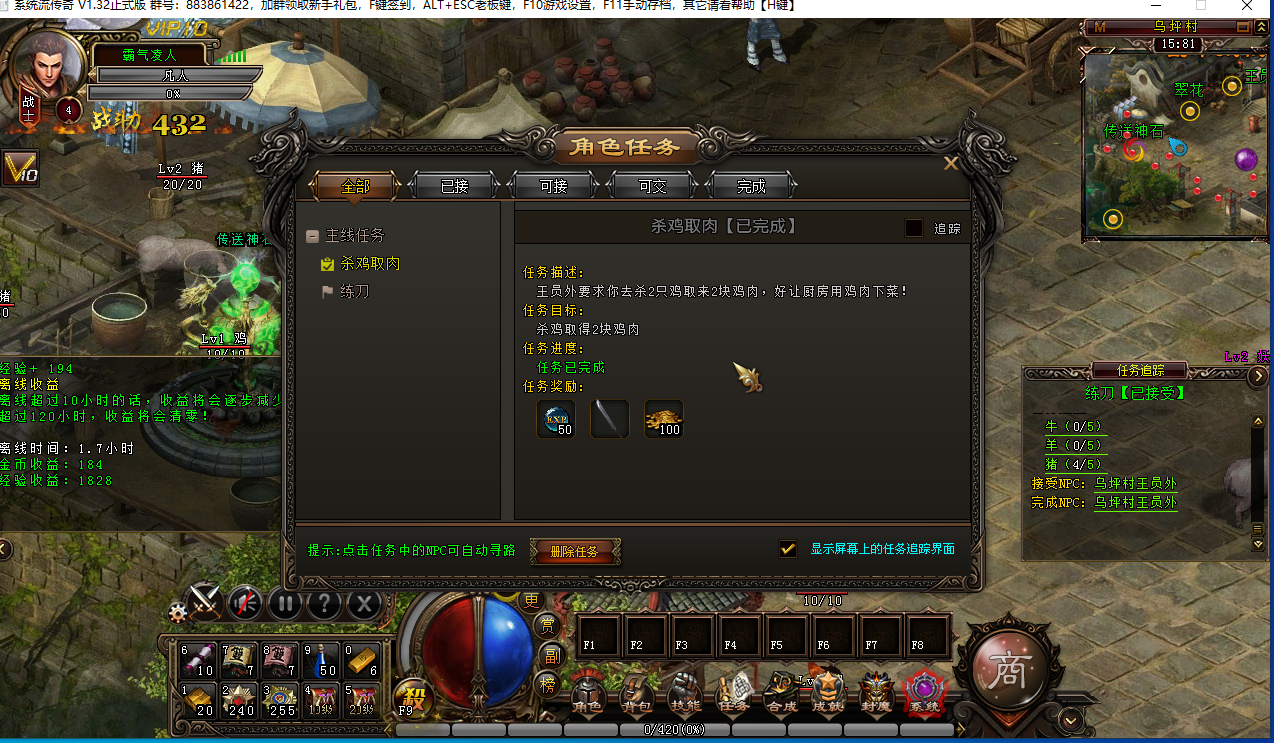This screenshot has width=1274, height=743.
Task: Uncheck 显示屏幕上的任务追踪界面 option
Action: pos(788,549)
